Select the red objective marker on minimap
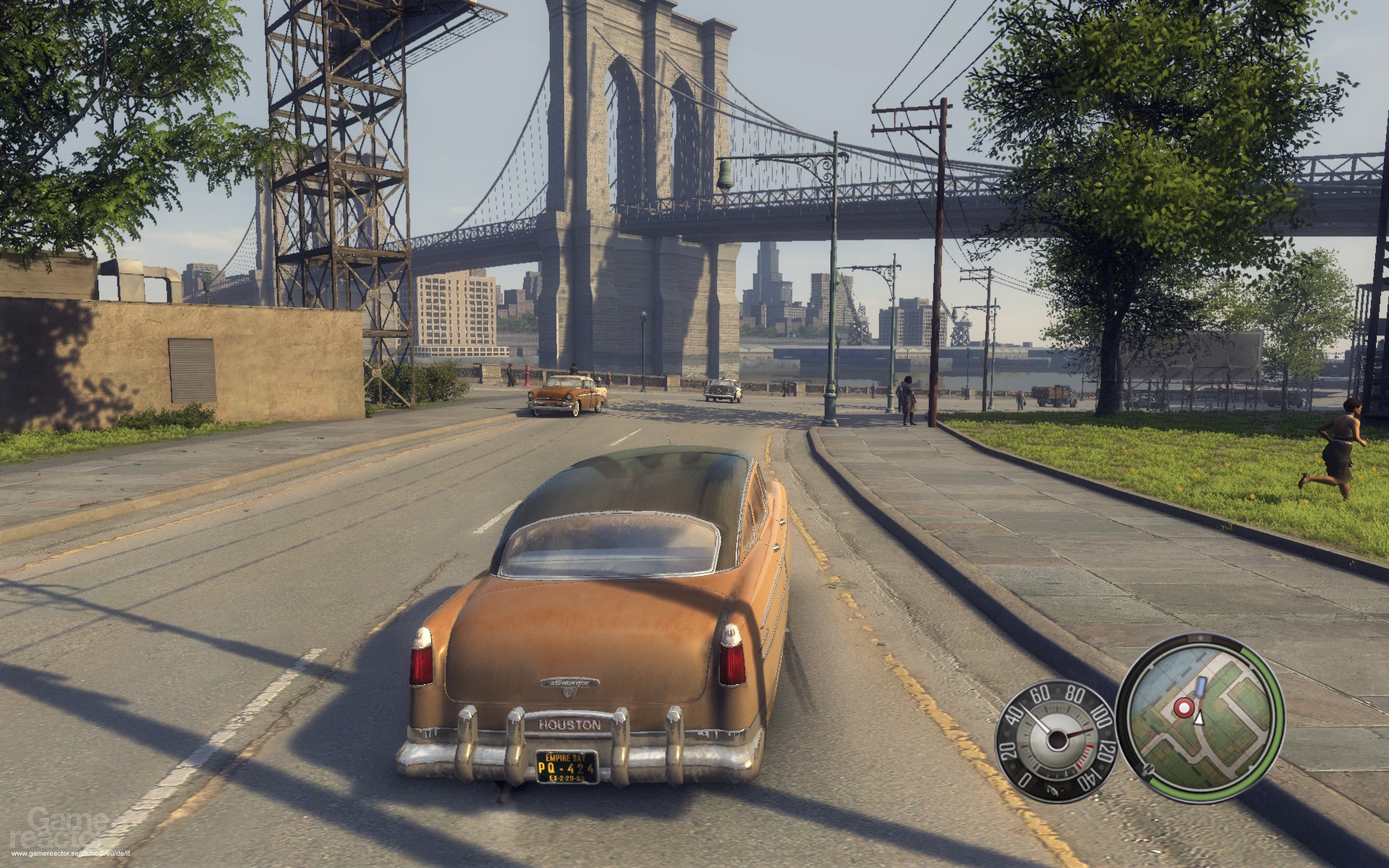Screen dimensions: 1389x868 tap(1184, 707)
